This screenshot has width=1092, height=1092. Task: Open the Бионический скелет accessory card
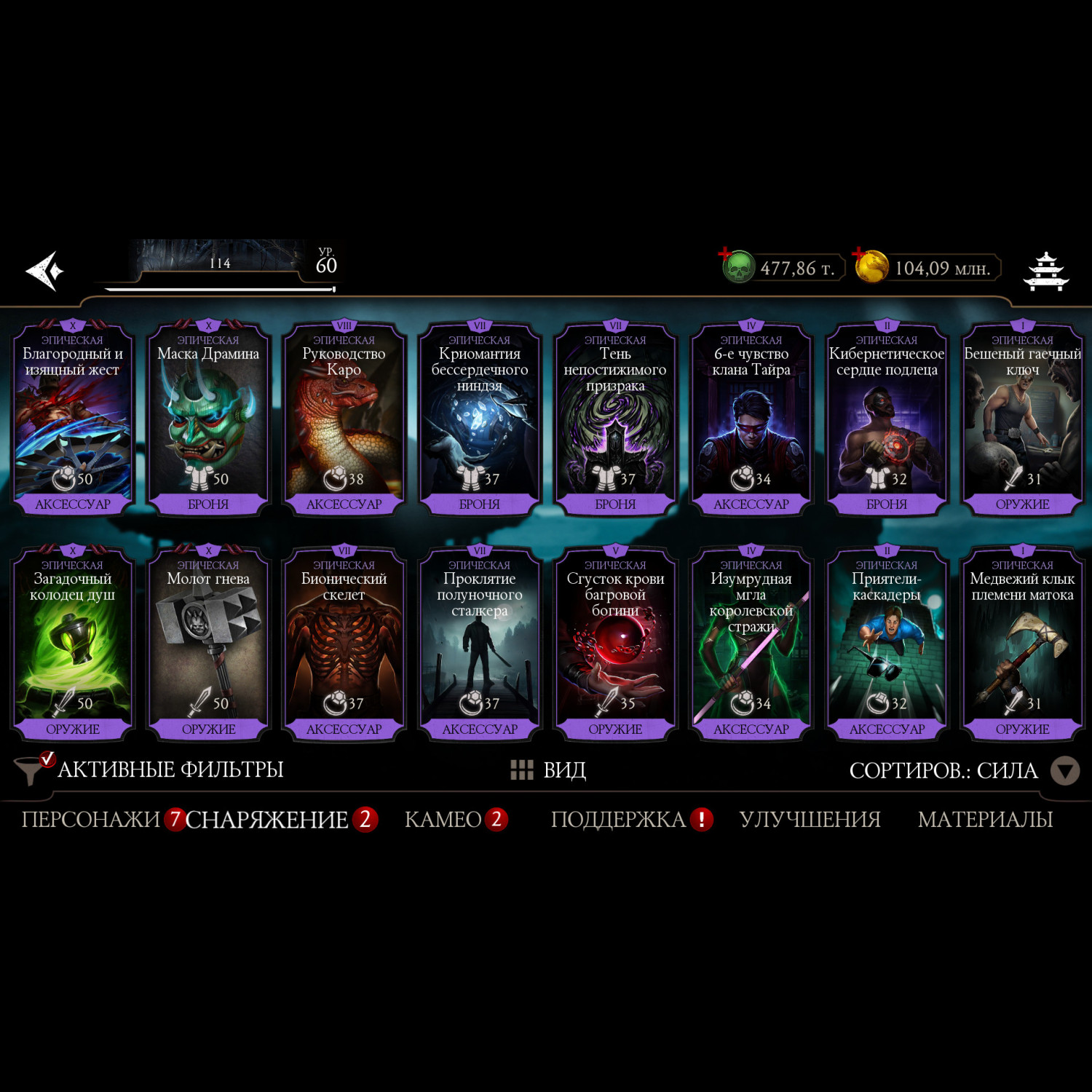click(x=344, y=644)
